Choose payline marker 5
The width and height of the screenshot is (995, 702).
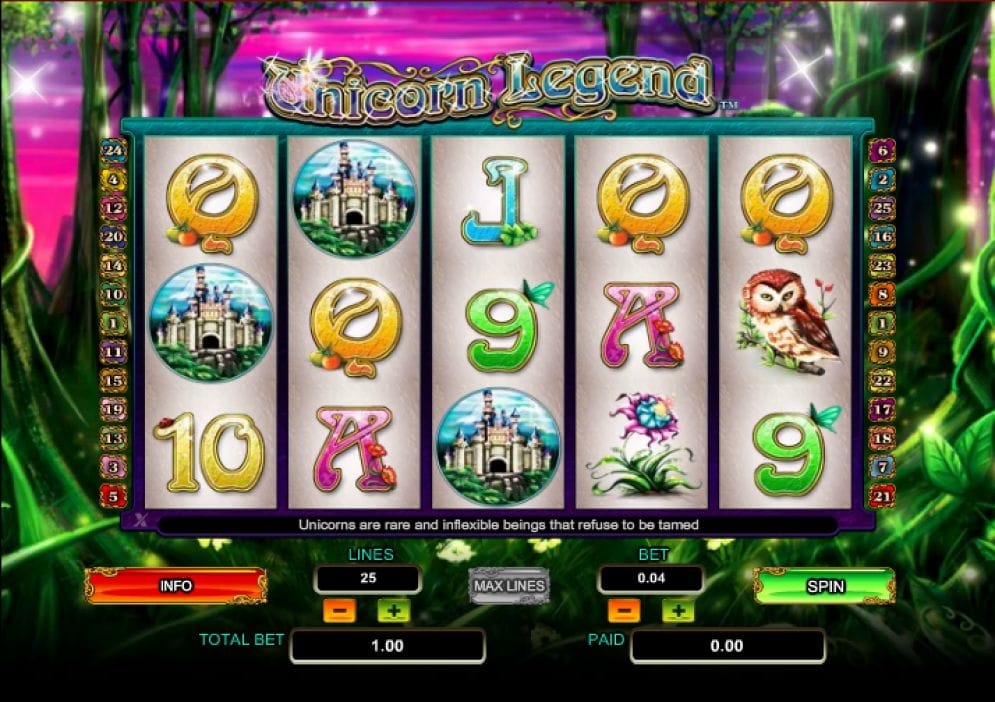click(113, 495)
